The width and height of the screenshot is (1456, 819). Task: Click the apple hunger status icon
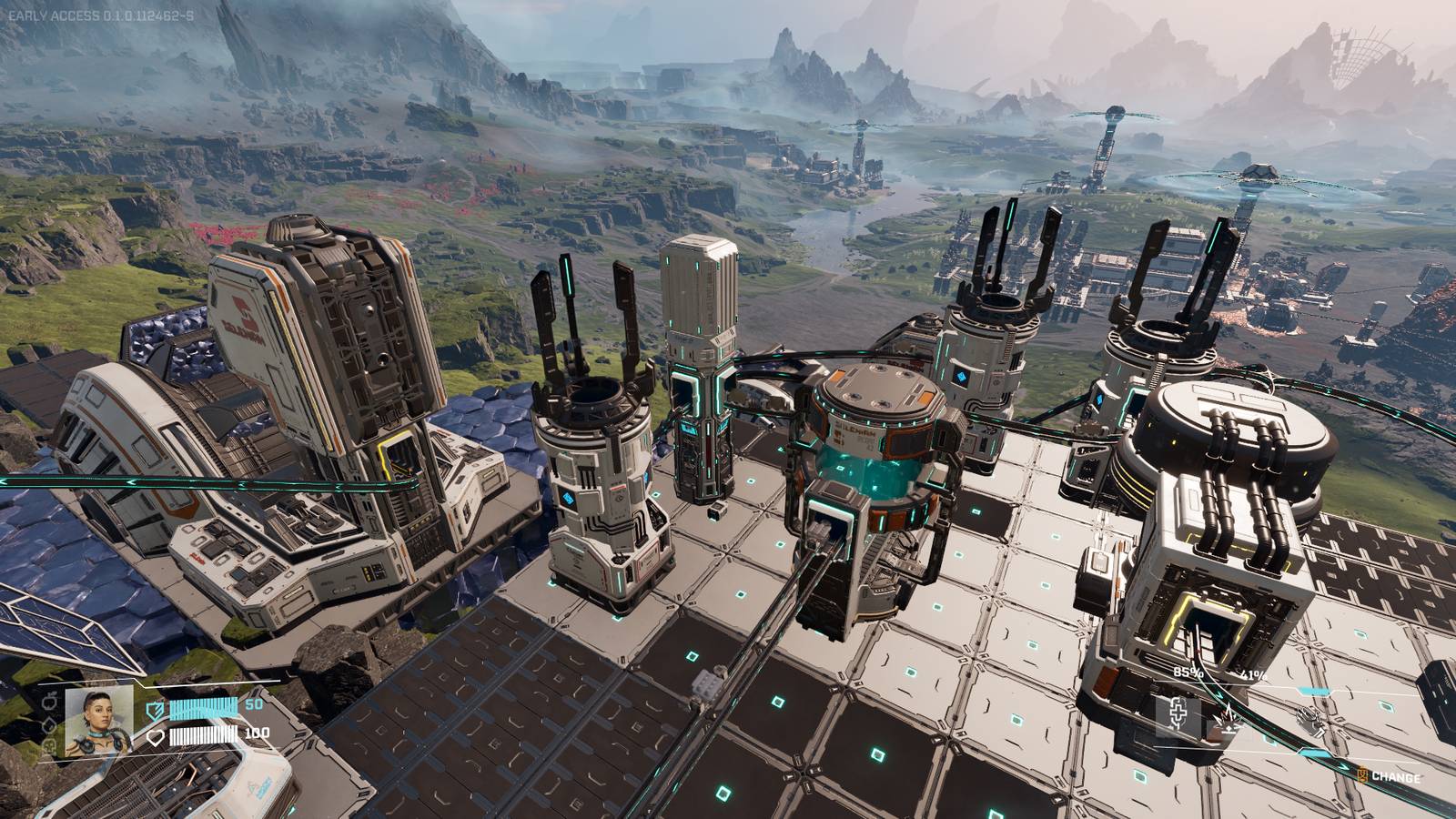tap(50, 703)
